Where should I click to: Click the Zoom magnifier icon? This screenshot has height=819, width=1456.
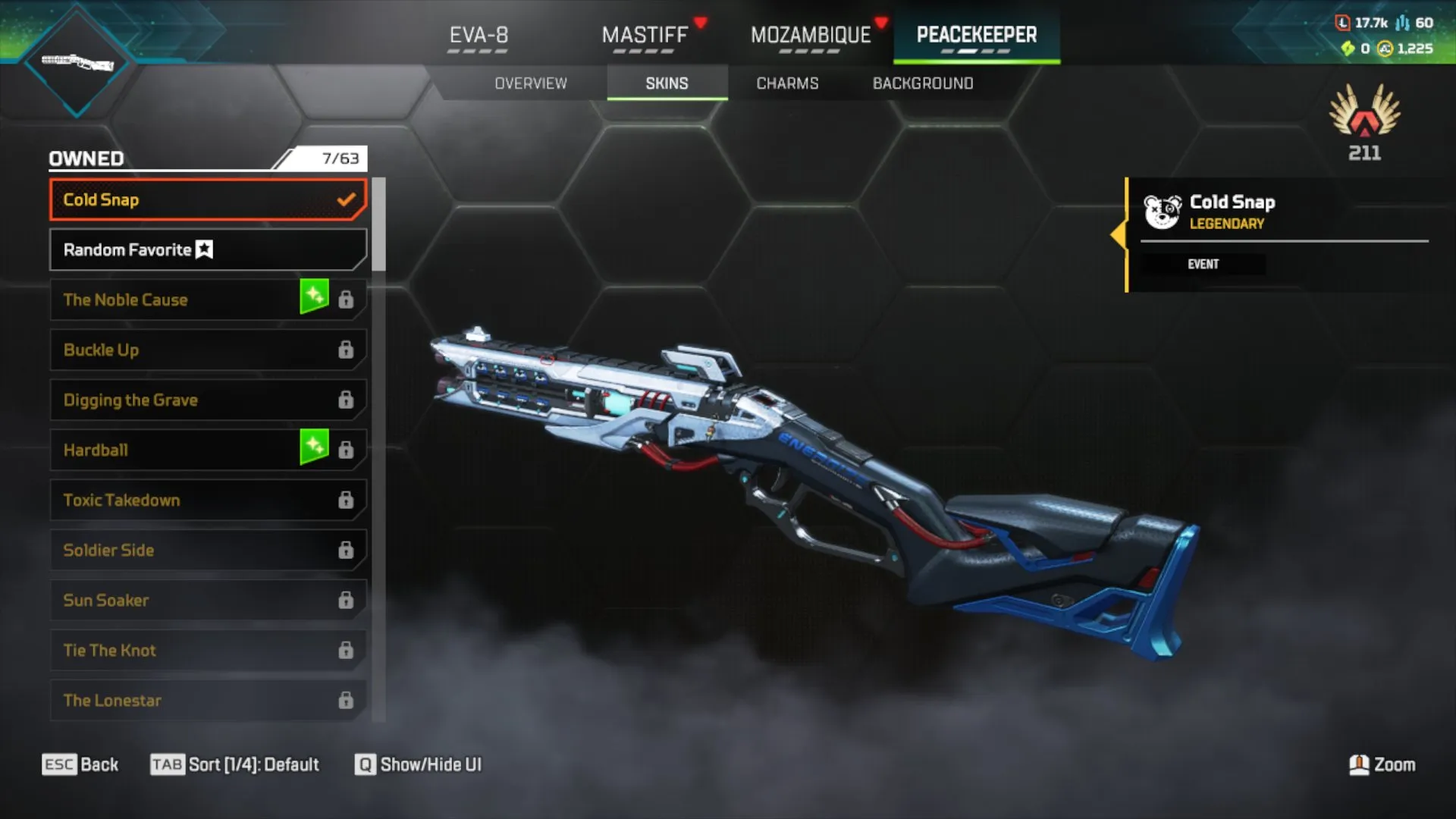coord(1357,765)
